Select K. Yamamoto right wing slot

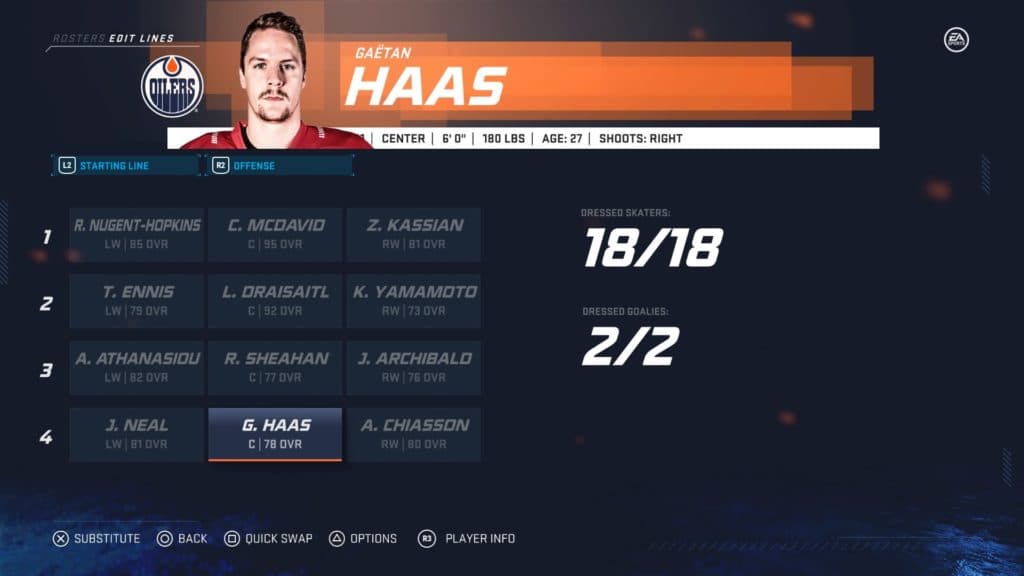pos(413,301)
